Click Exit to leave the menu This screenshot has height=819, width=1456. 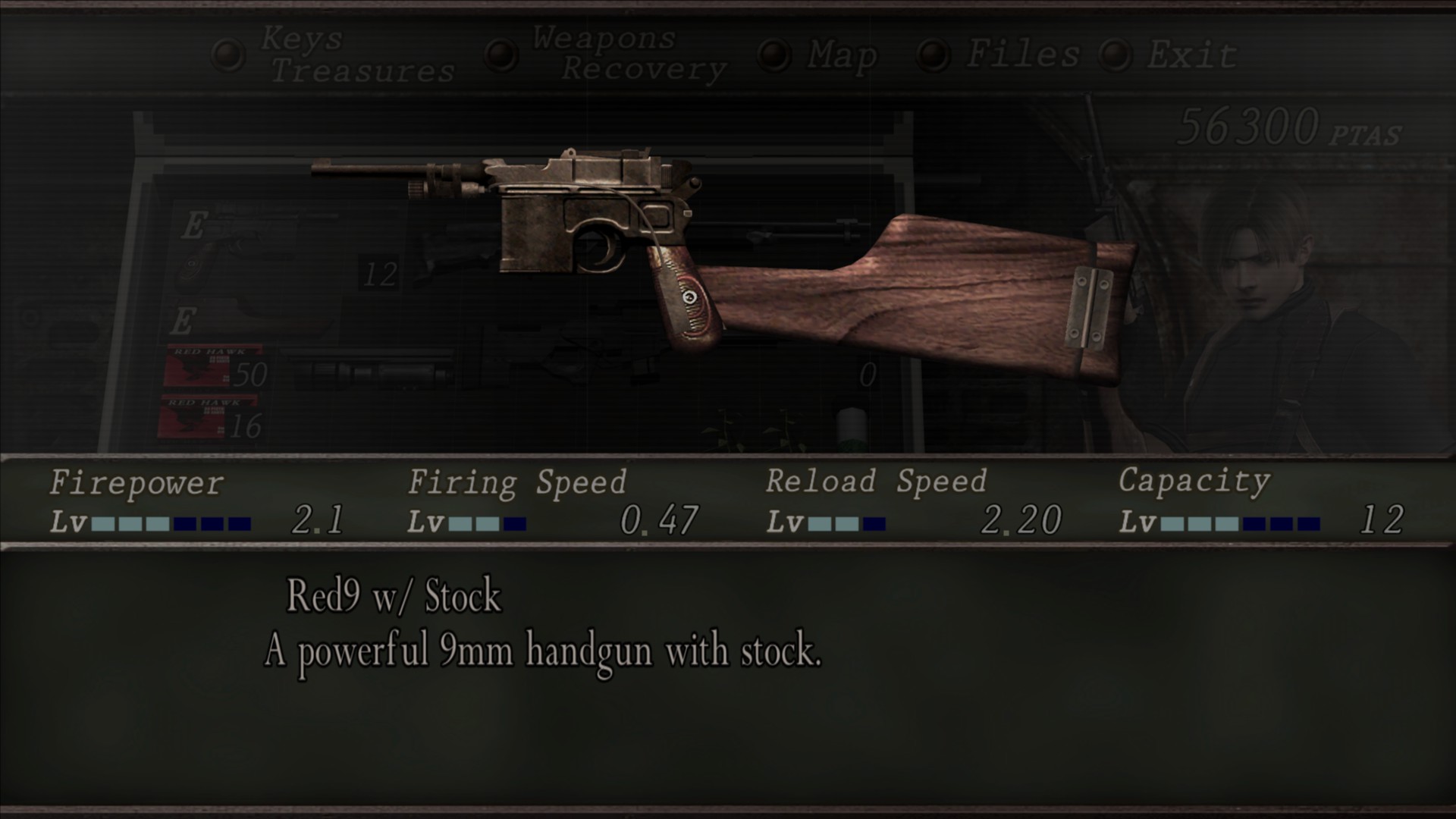coord(1191,53)
